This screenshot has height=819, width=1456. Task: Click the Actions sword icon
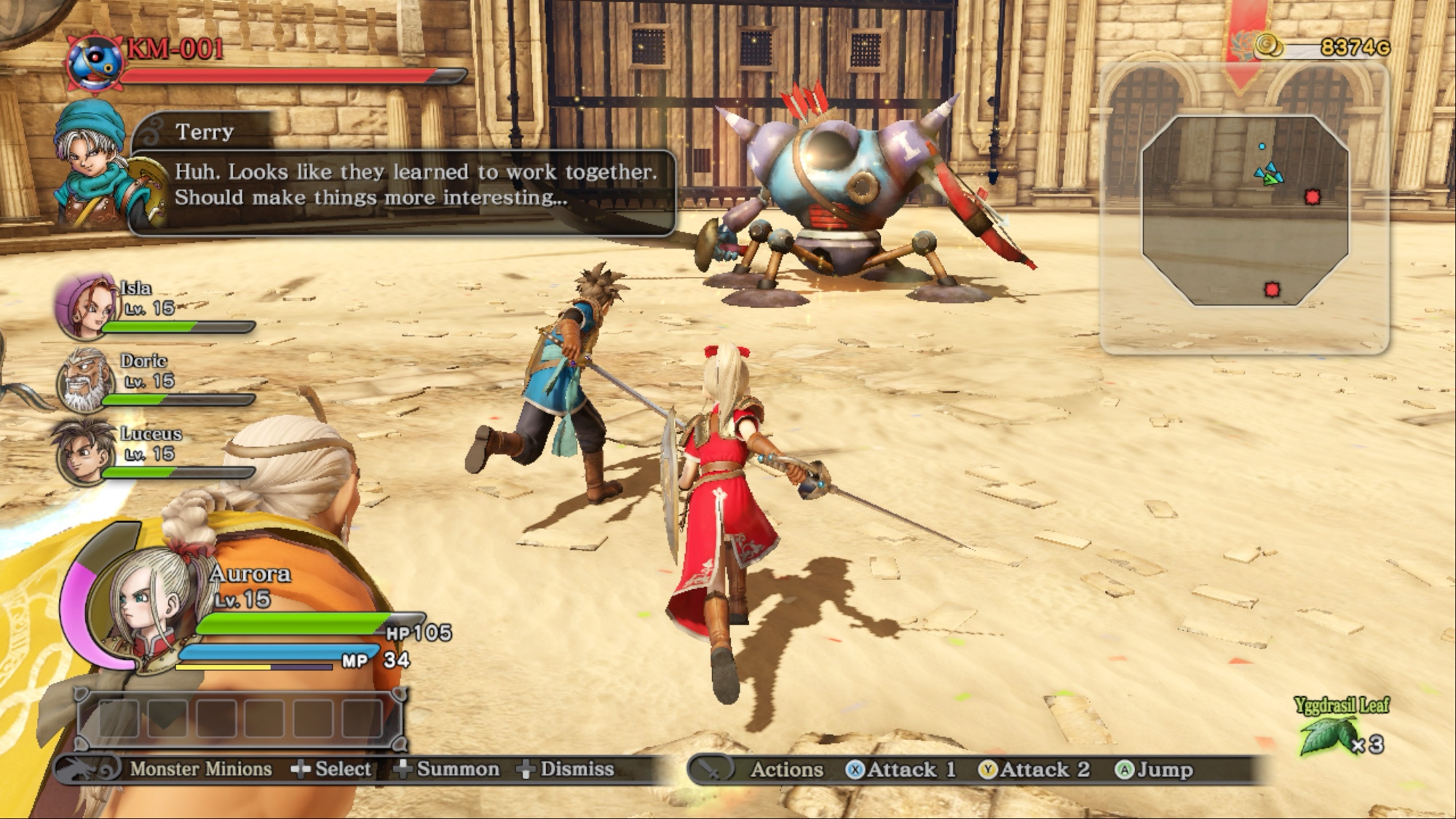point(710,769)
